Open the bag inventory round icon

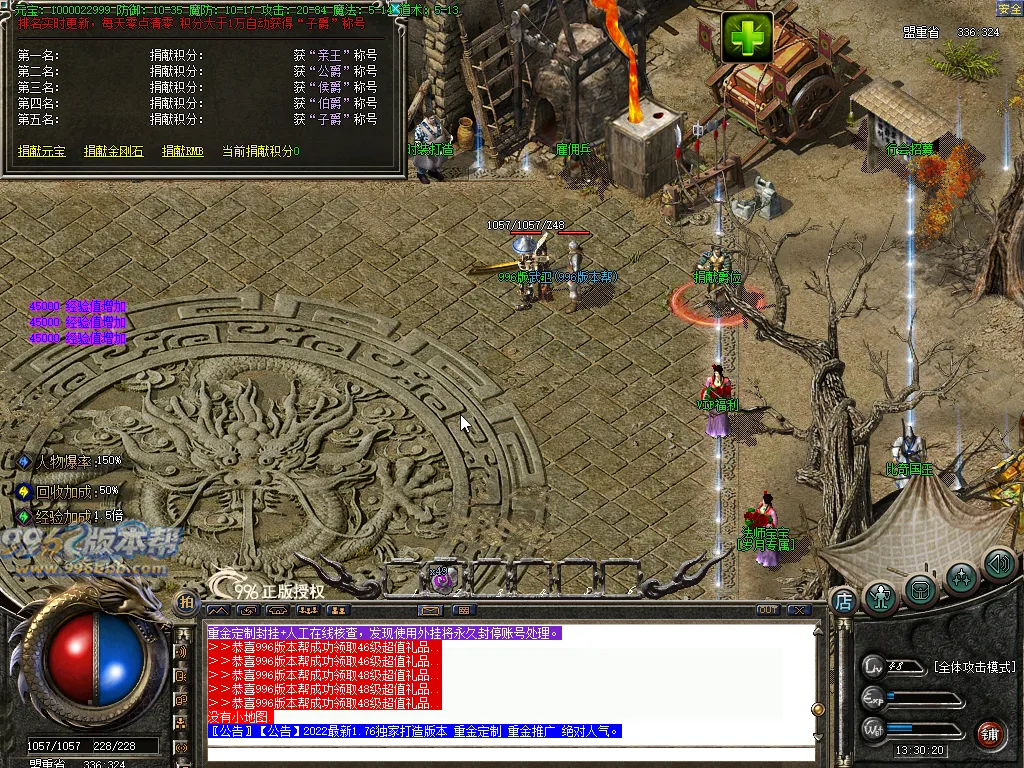coord(920,589)
